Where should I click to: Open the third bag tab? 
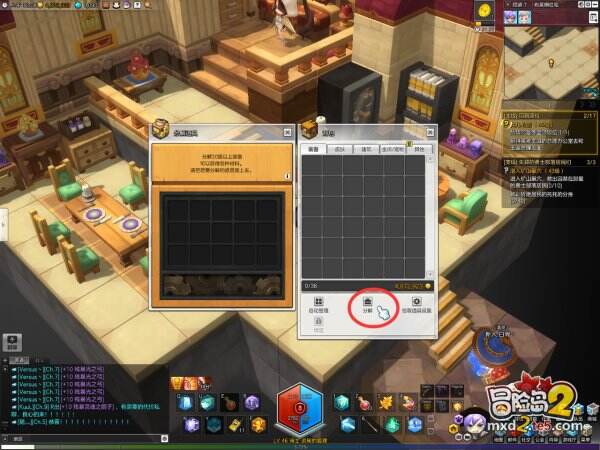pyautogui.click(x=366, y=149)
